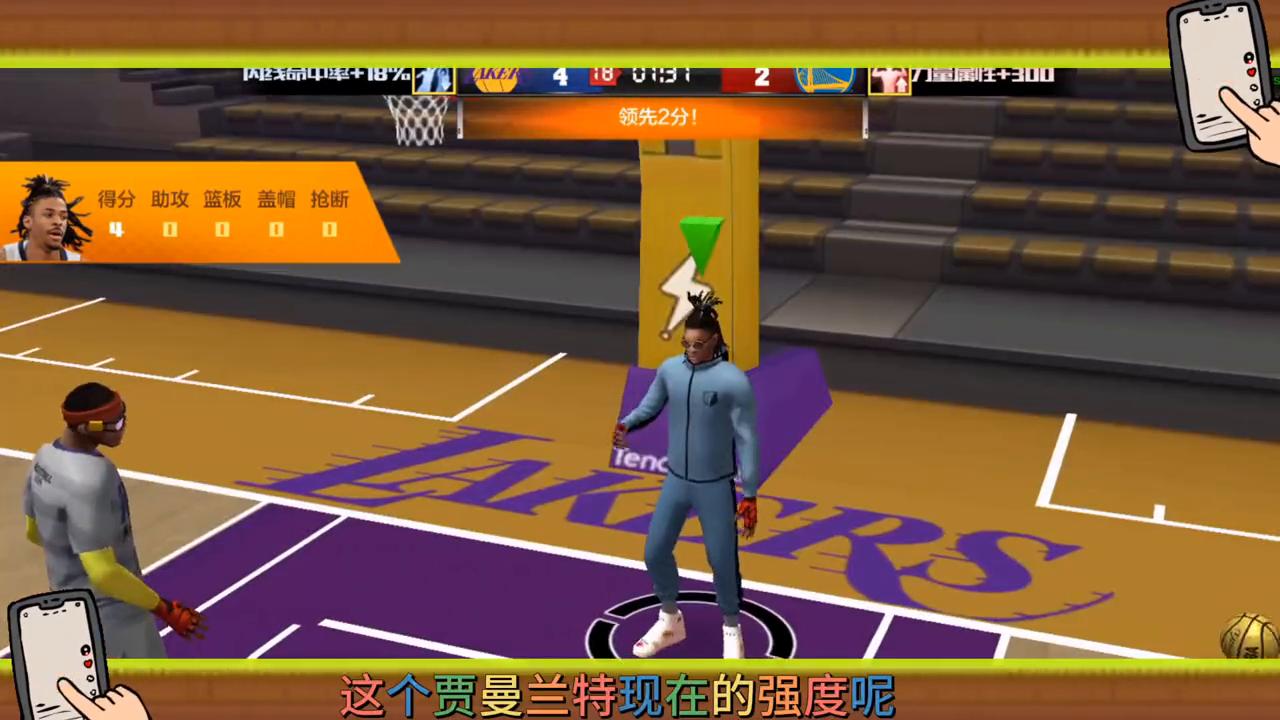Tap the 力量属性+300 strength buff icon

(x=889, y=78)
